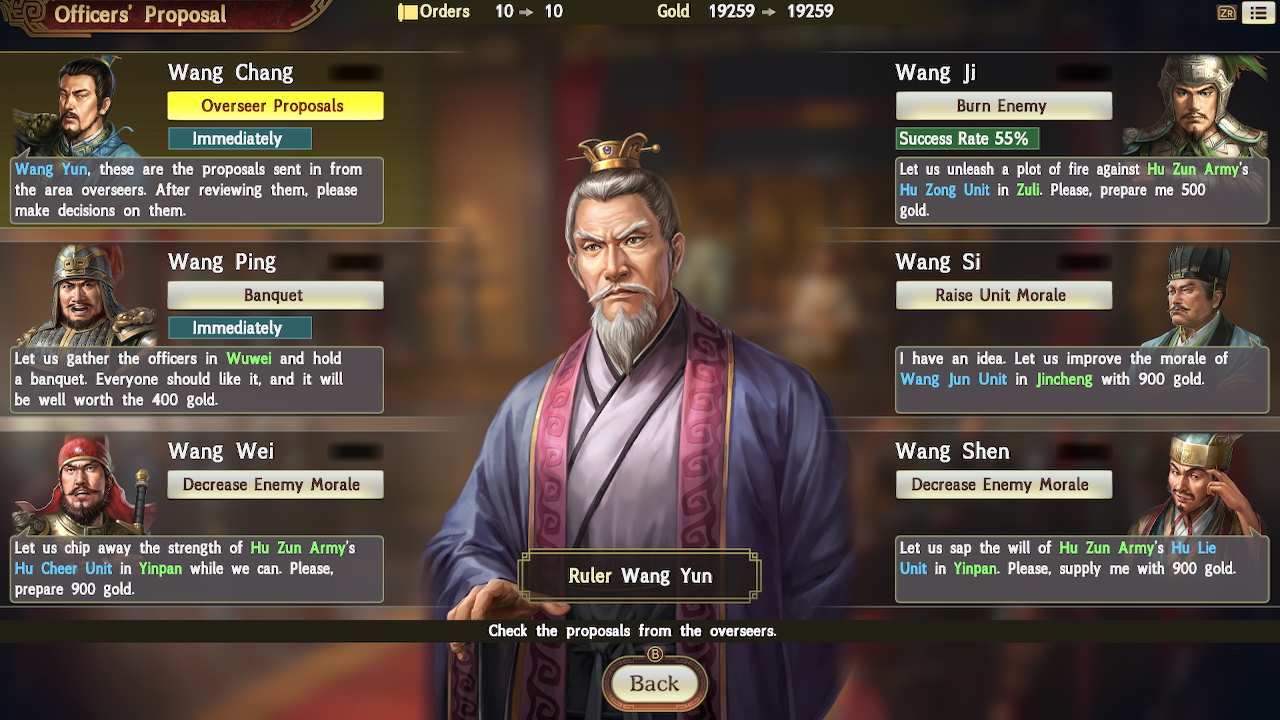Viewport: 1280px width, 720px height.
Task: Click the Wang Yun link in Wang Chang's message
Action: (x=46, y=169)
